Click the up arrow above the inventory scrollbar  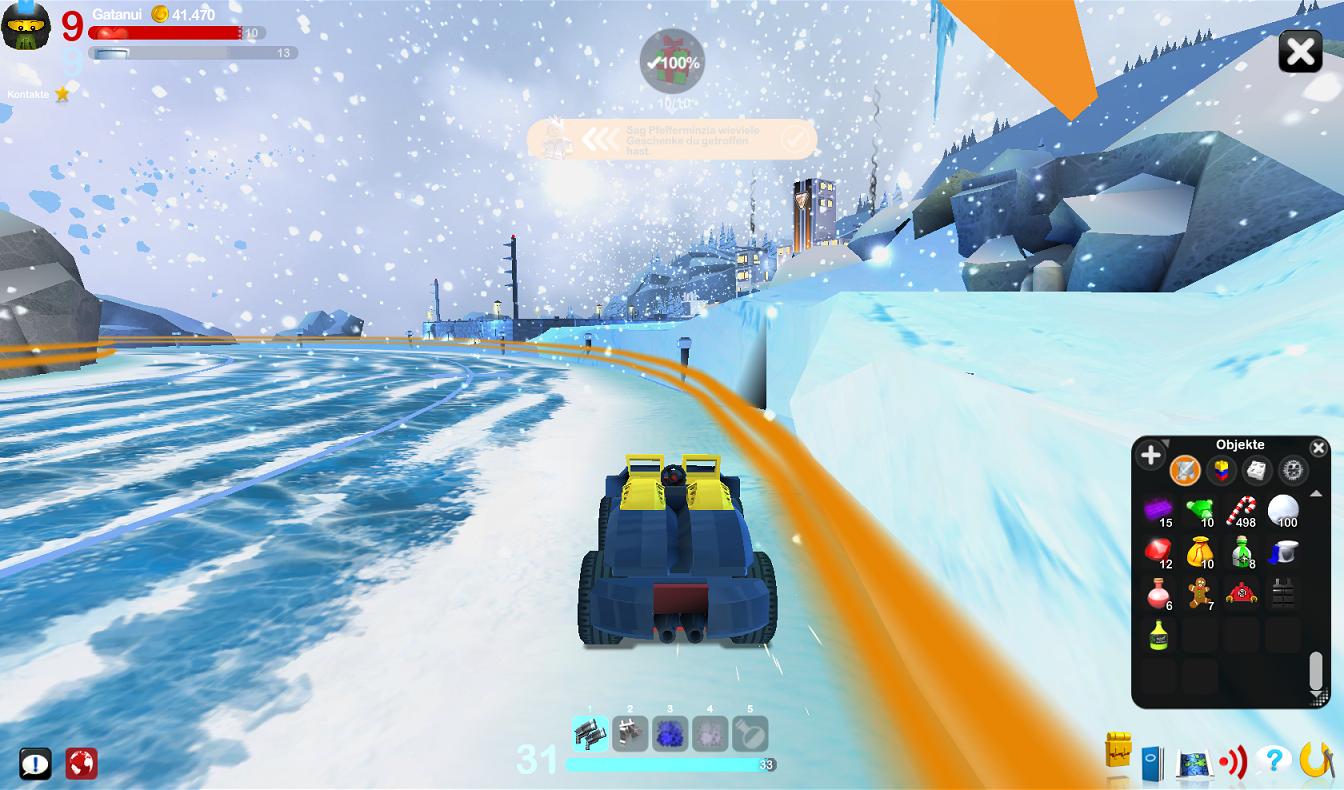coord(1314,494)
